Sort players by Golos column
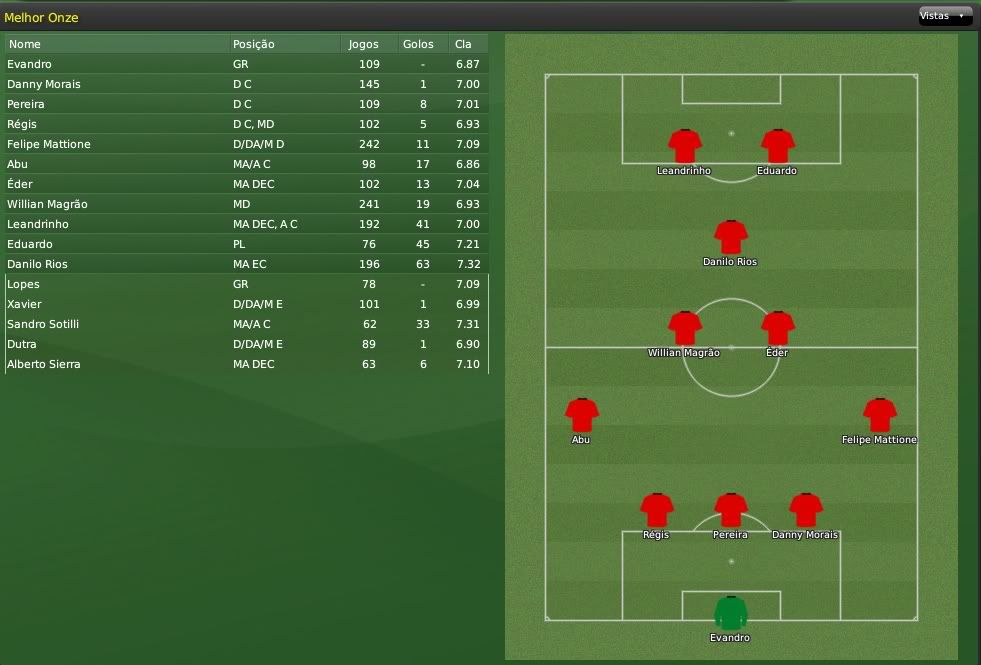 click(x=418, y=44)
